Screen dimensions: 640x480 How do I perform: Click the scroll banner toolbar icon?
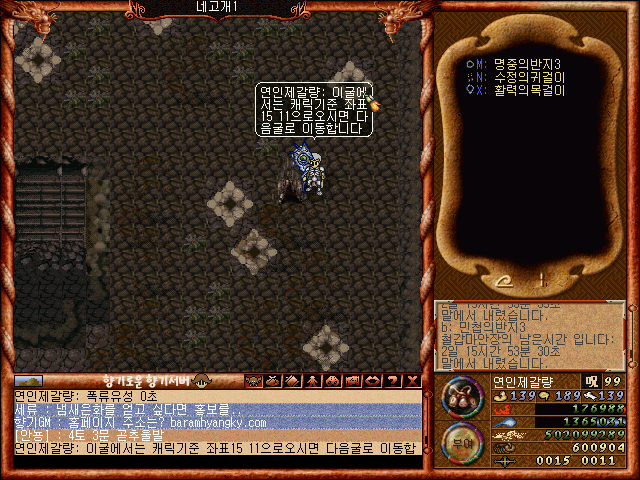pyautogui.click(x=350, y=380)
